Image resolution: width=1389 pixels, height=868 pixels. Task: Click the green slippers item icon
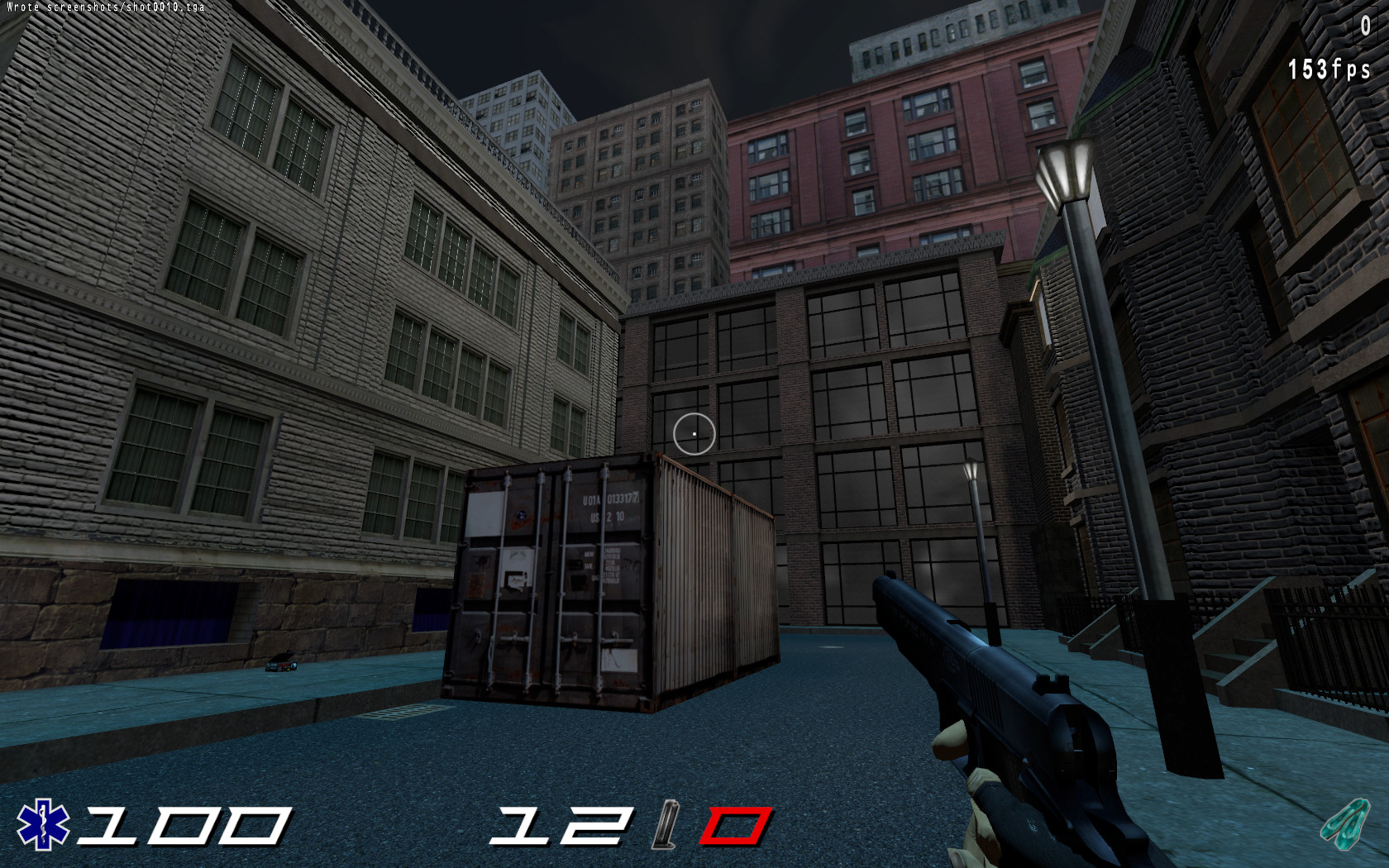(x=1345, y=823)
